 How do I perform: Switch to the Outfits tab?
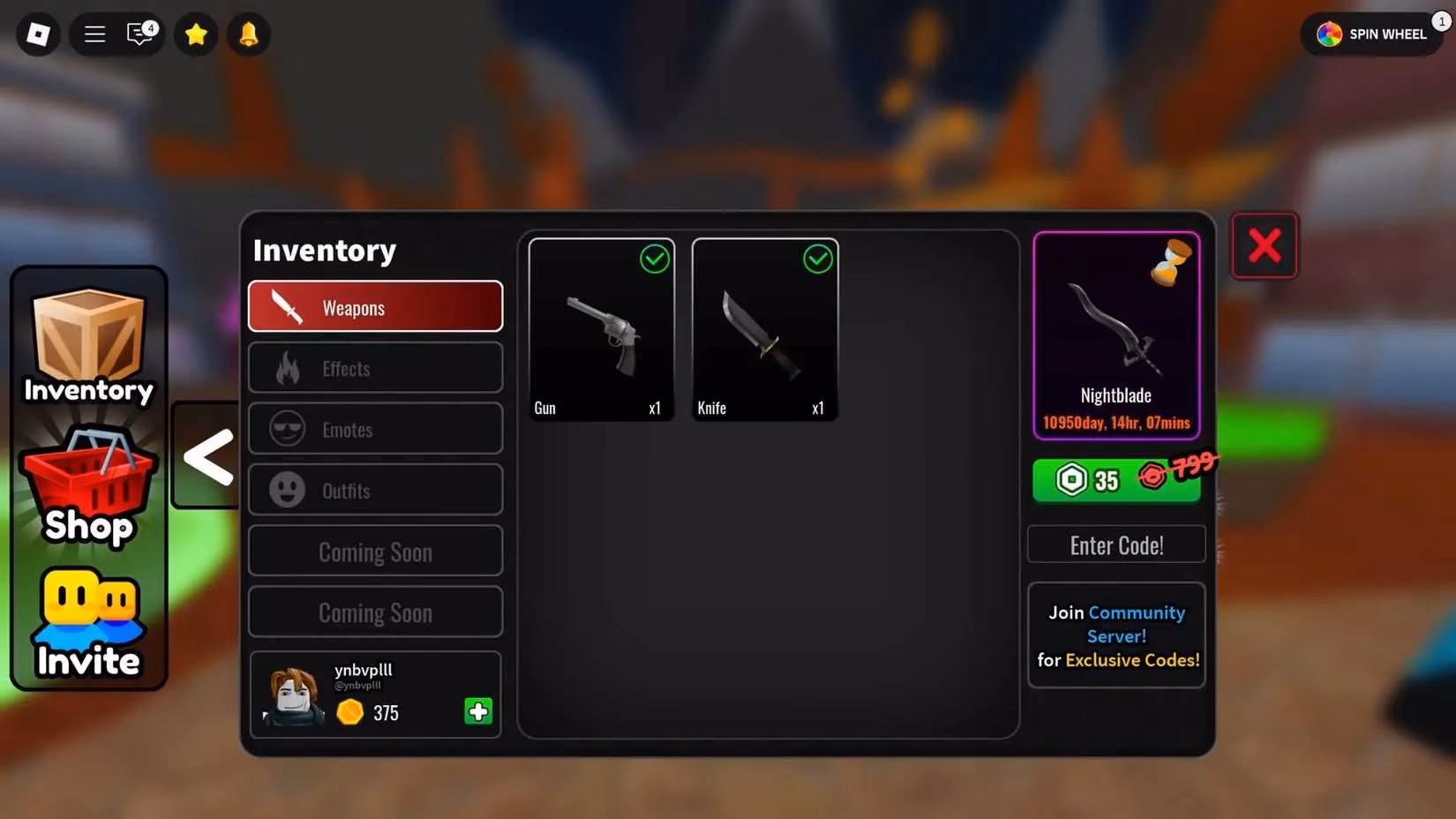pyautogui.click(x=375, y=491)
